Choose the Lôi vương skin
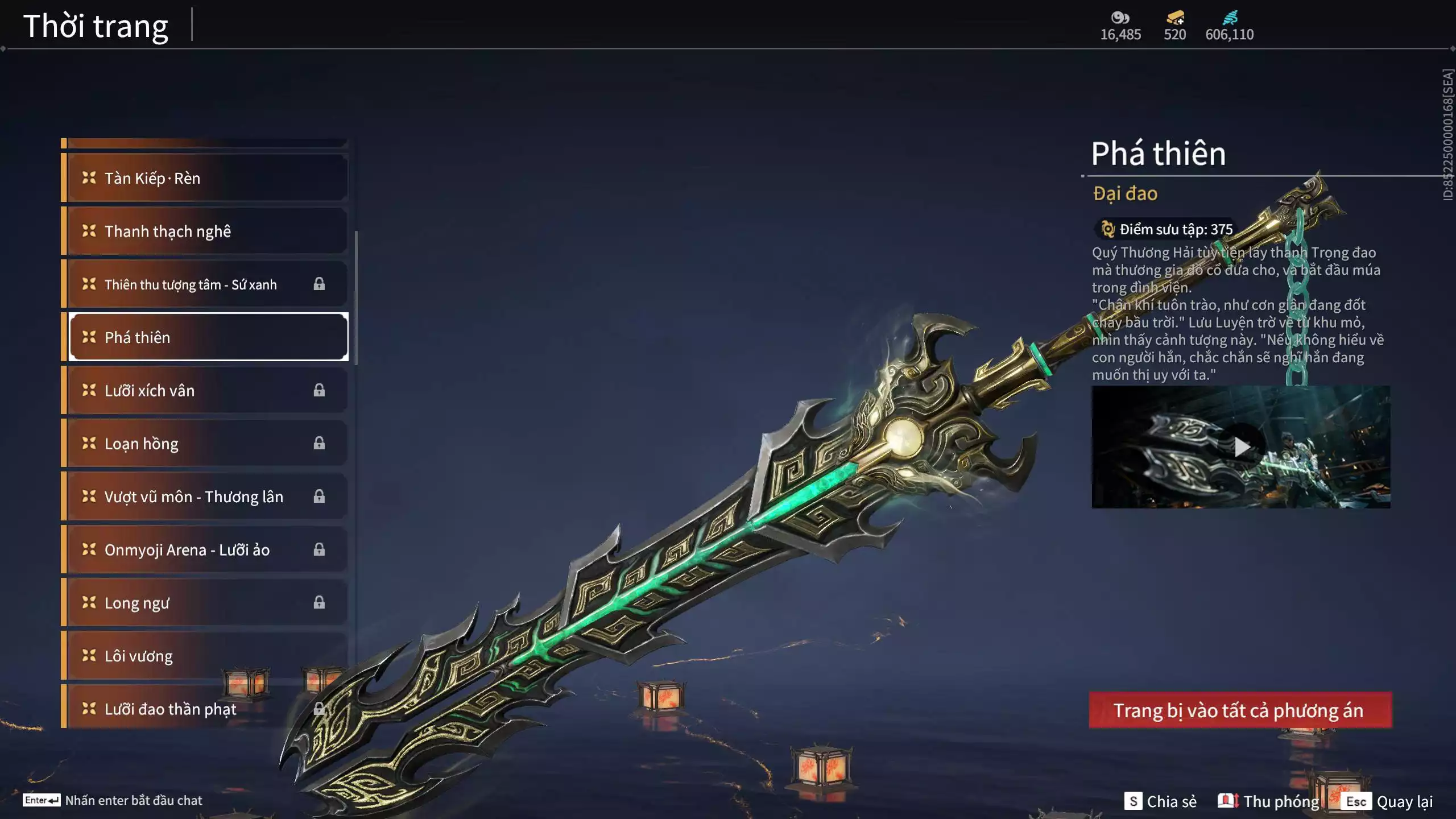The image size is (1456, 819). pyautogui.click(x=205, y=656)
